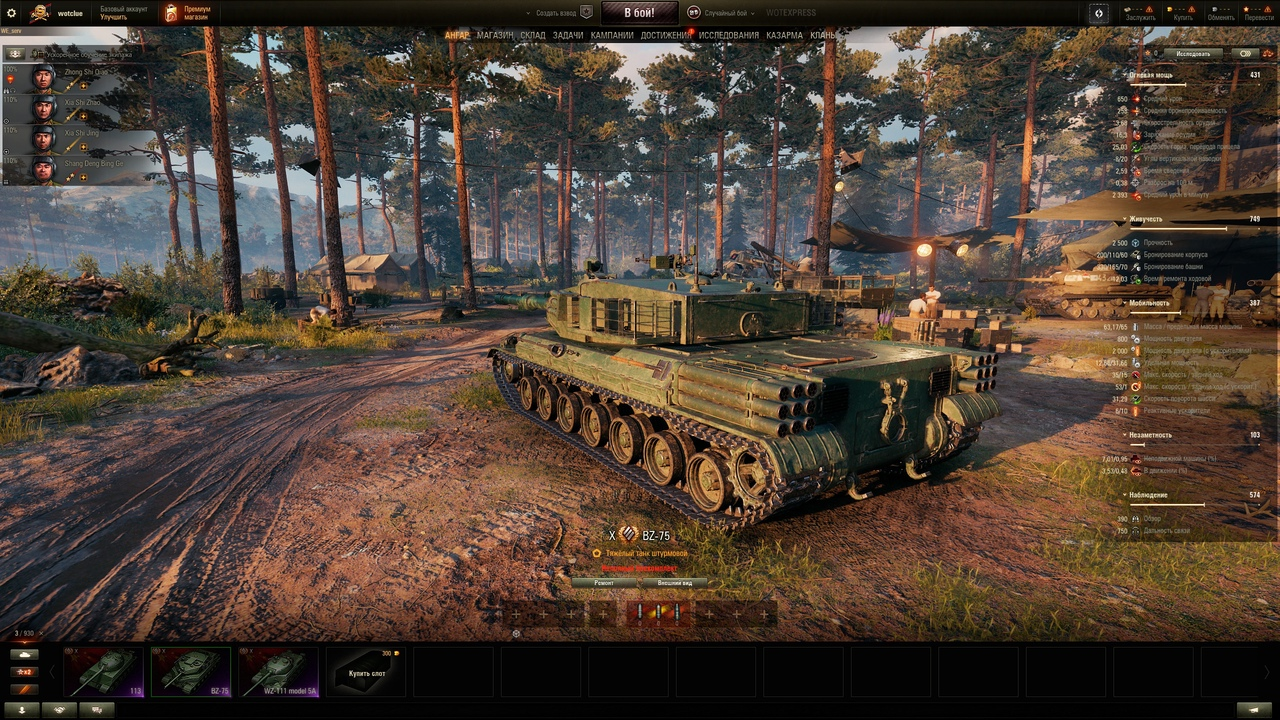Select the WZ-111 model 5A tank
The height and width of the screenshot is (720, 1280).
[x=279, y=671]
